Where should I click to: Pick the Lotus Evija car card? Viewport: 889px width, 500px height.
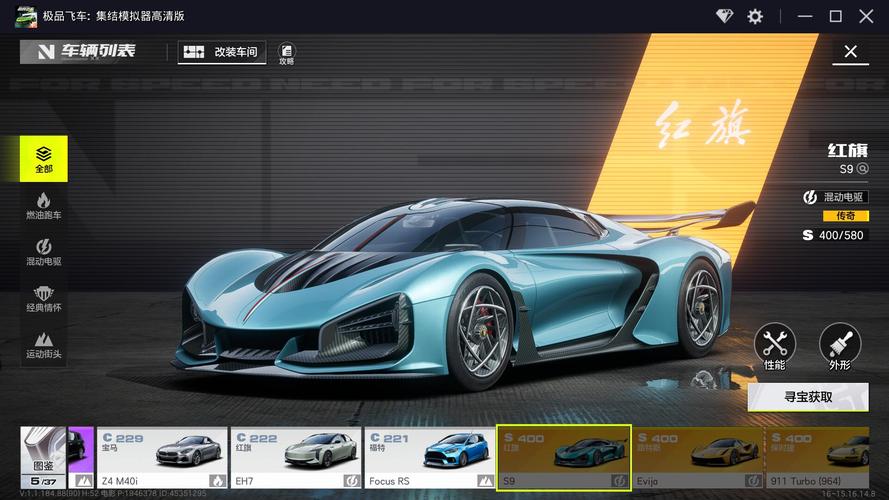pos(698,458)
